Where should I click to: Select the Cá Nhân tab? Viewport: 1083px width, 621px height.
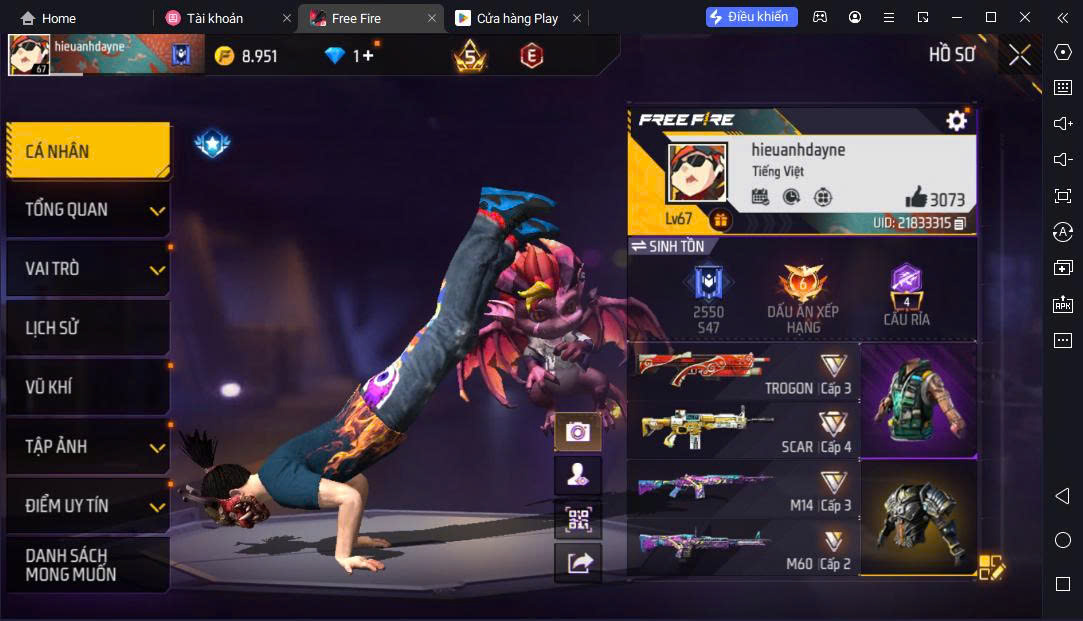[88, 151]
